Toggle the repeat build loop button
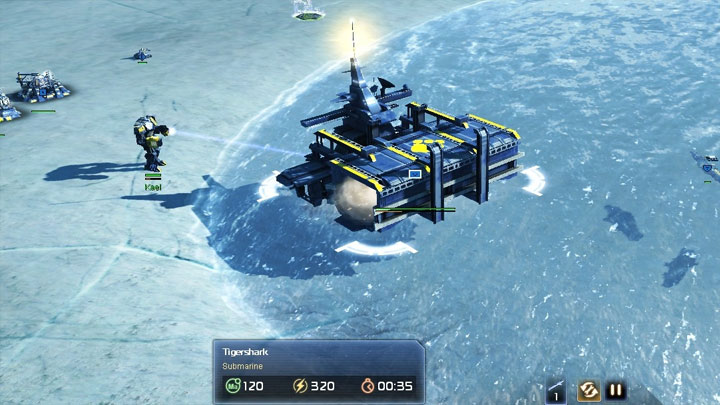 (x=588, y=391)
